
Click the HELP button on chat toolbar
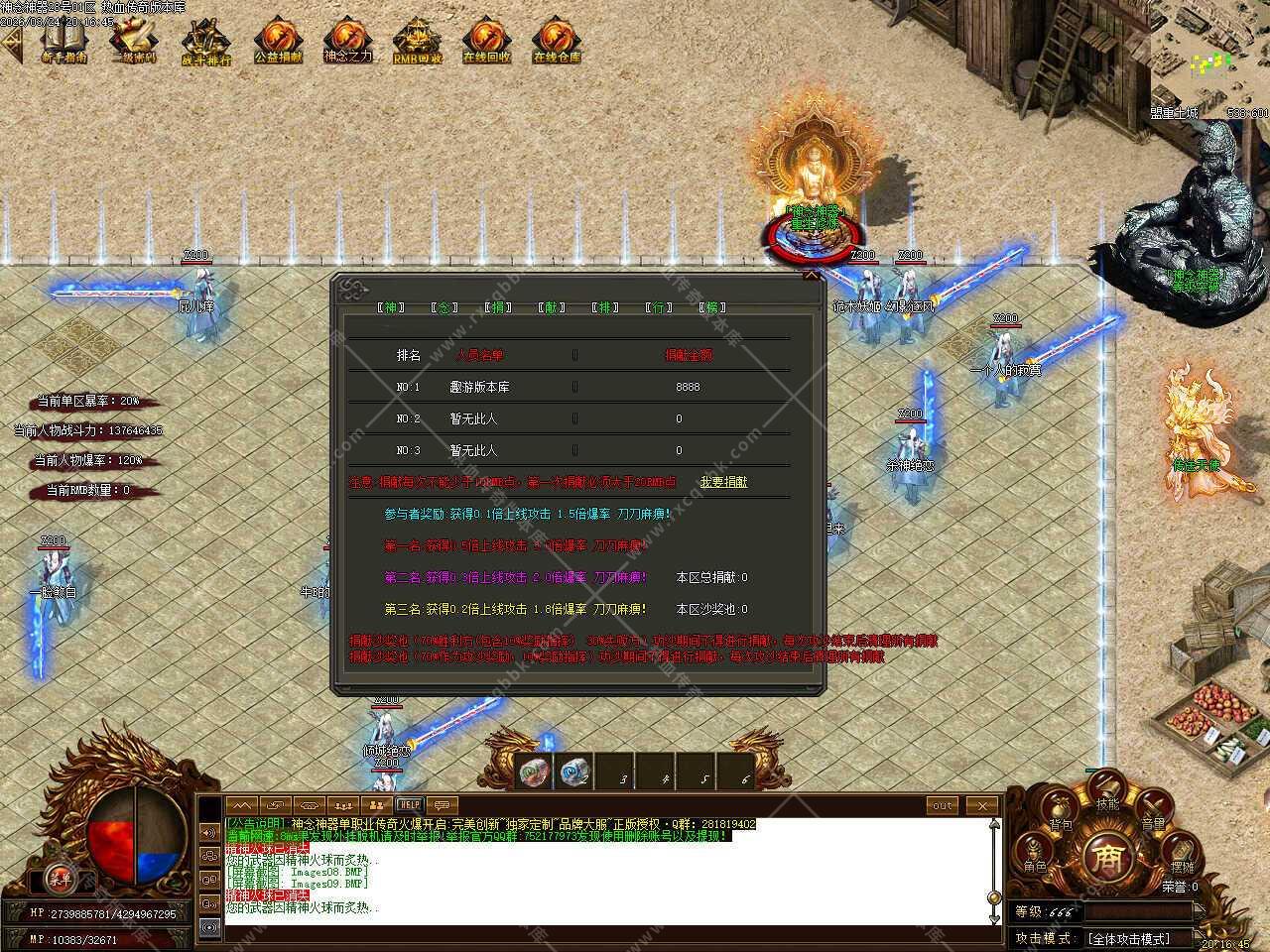[x=409, y=805]
